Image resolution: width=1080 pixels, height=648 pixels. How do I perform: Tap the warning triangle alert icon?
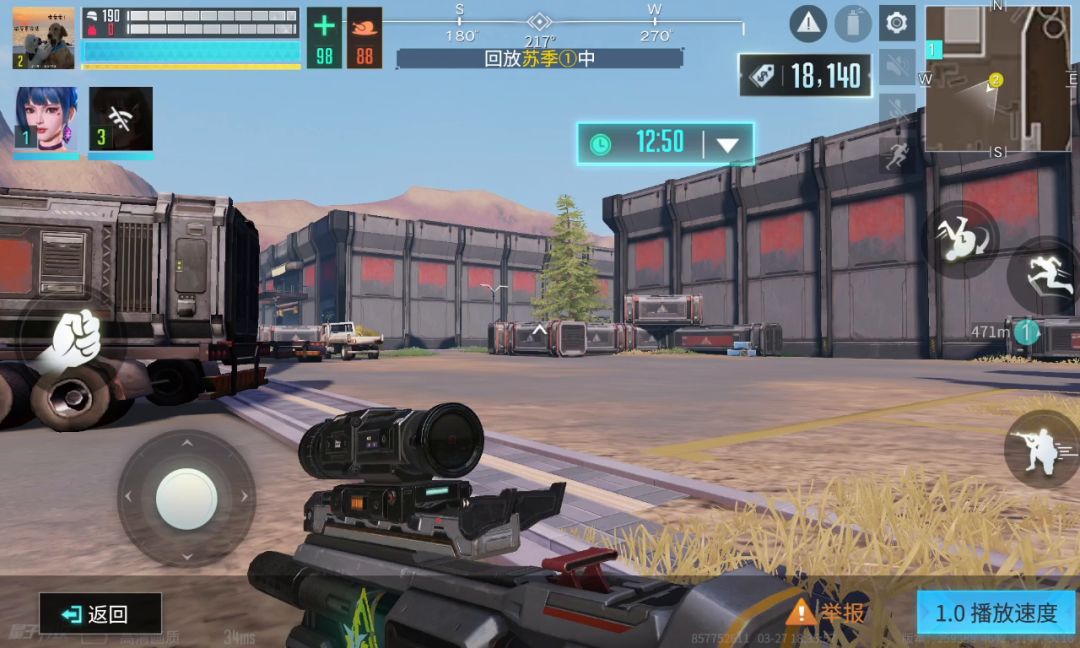pyautogui.click(x=808, y=23)
